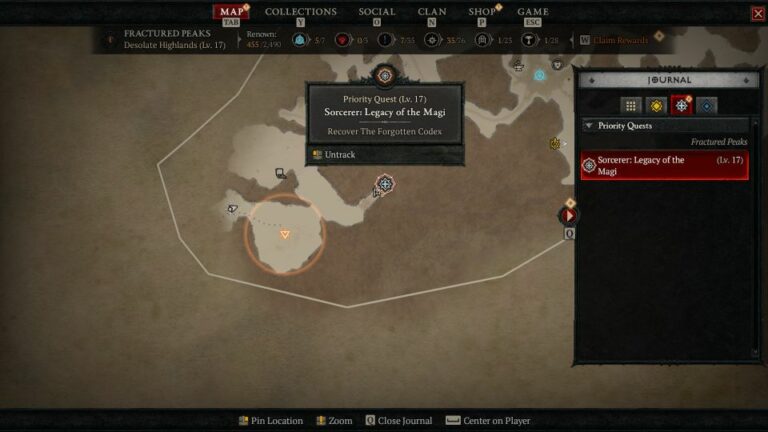Image resolution: width=768 pixels, height=432 pixels.
Task: Select the red priority quest filter
Action: point(682,105)
